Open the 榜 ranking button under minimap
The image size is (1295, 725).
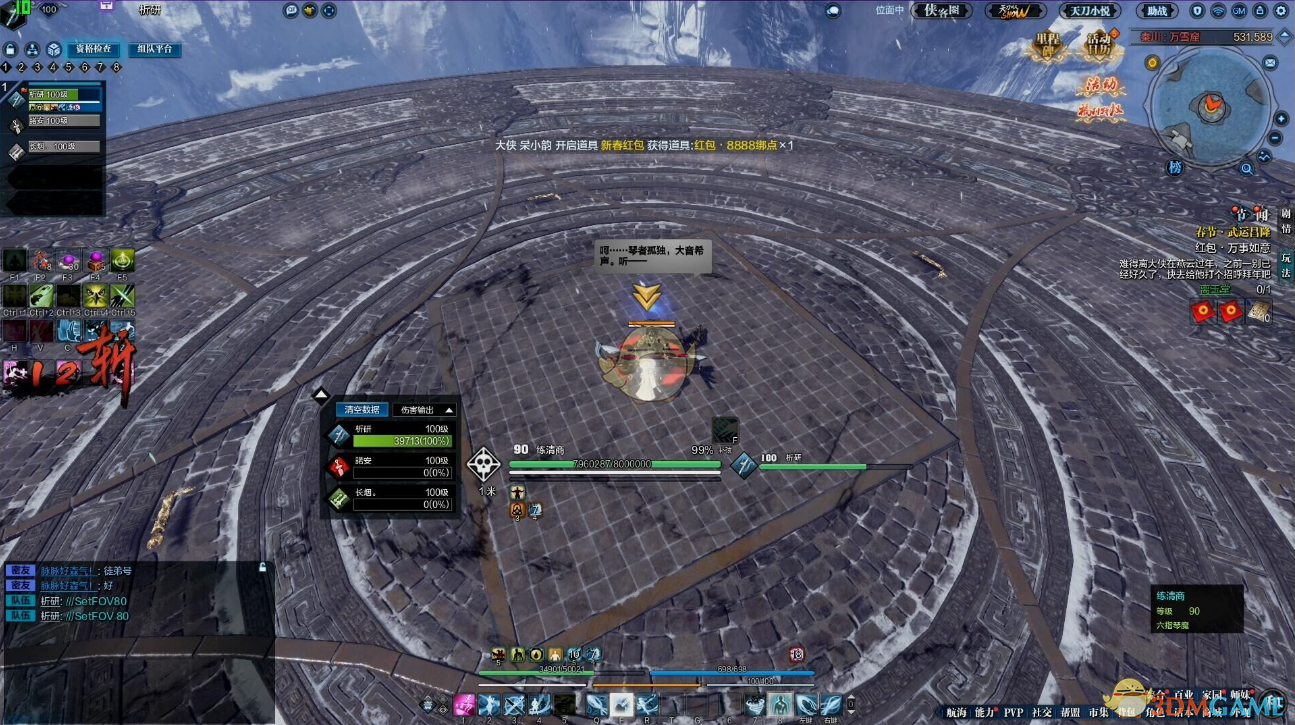[1176, 167]
